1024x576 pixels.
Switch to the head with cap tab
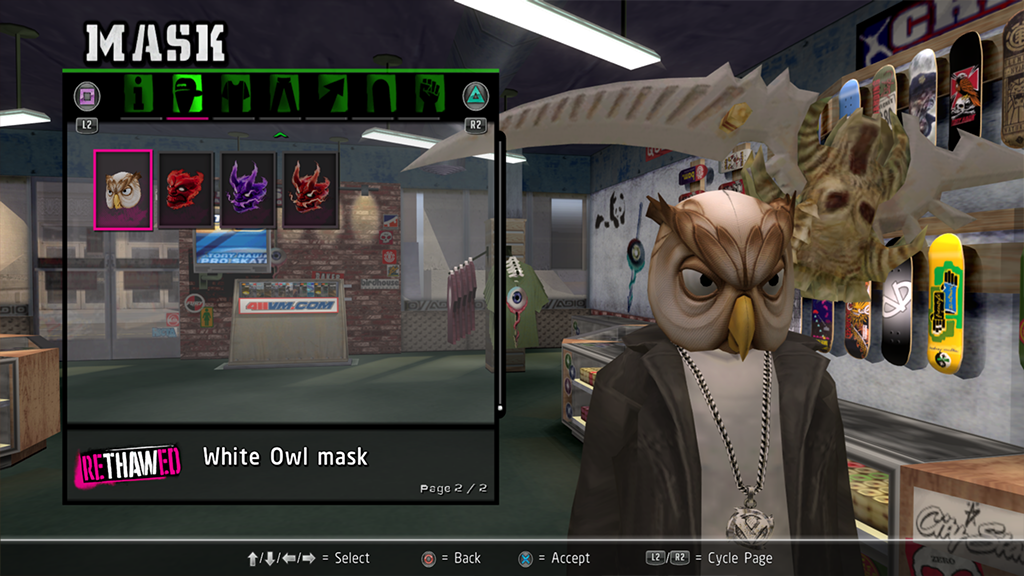click(187, 95)
